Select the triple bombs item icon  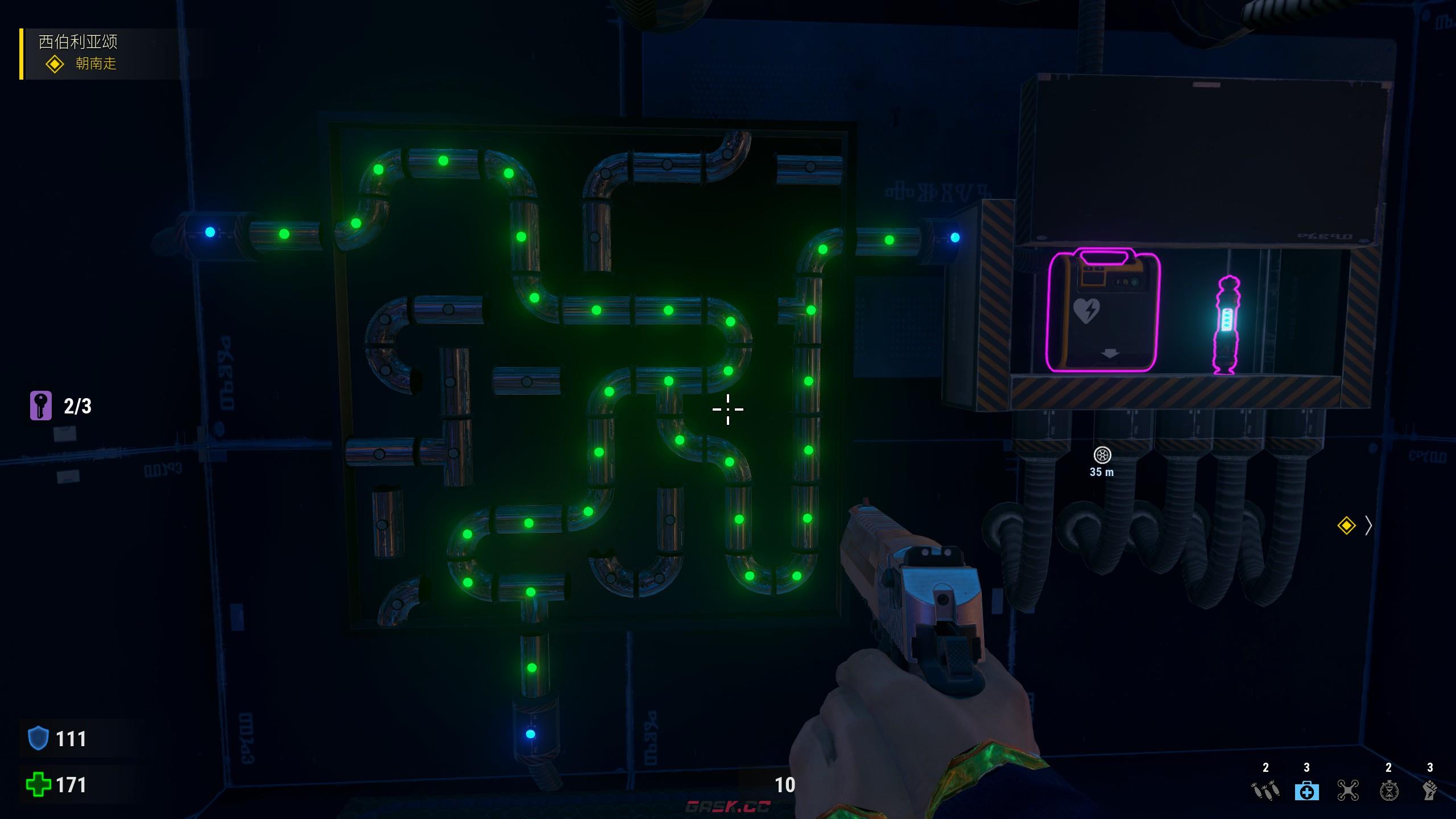point(1265,790)
